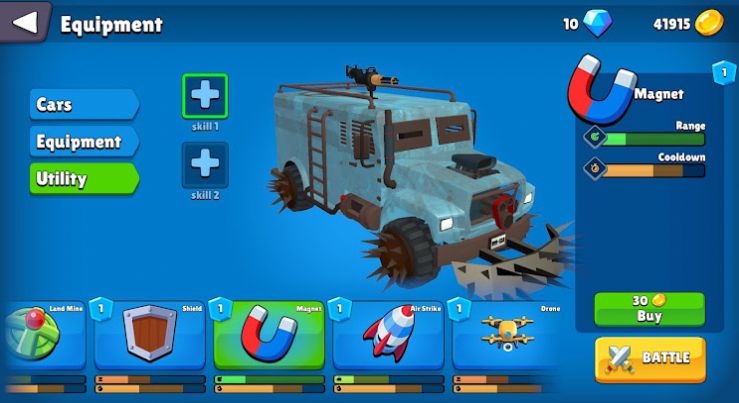The width and height of the screenshot is (739, 403).
Task: Tap the gold coin currency icon
Action: (709, 23)
